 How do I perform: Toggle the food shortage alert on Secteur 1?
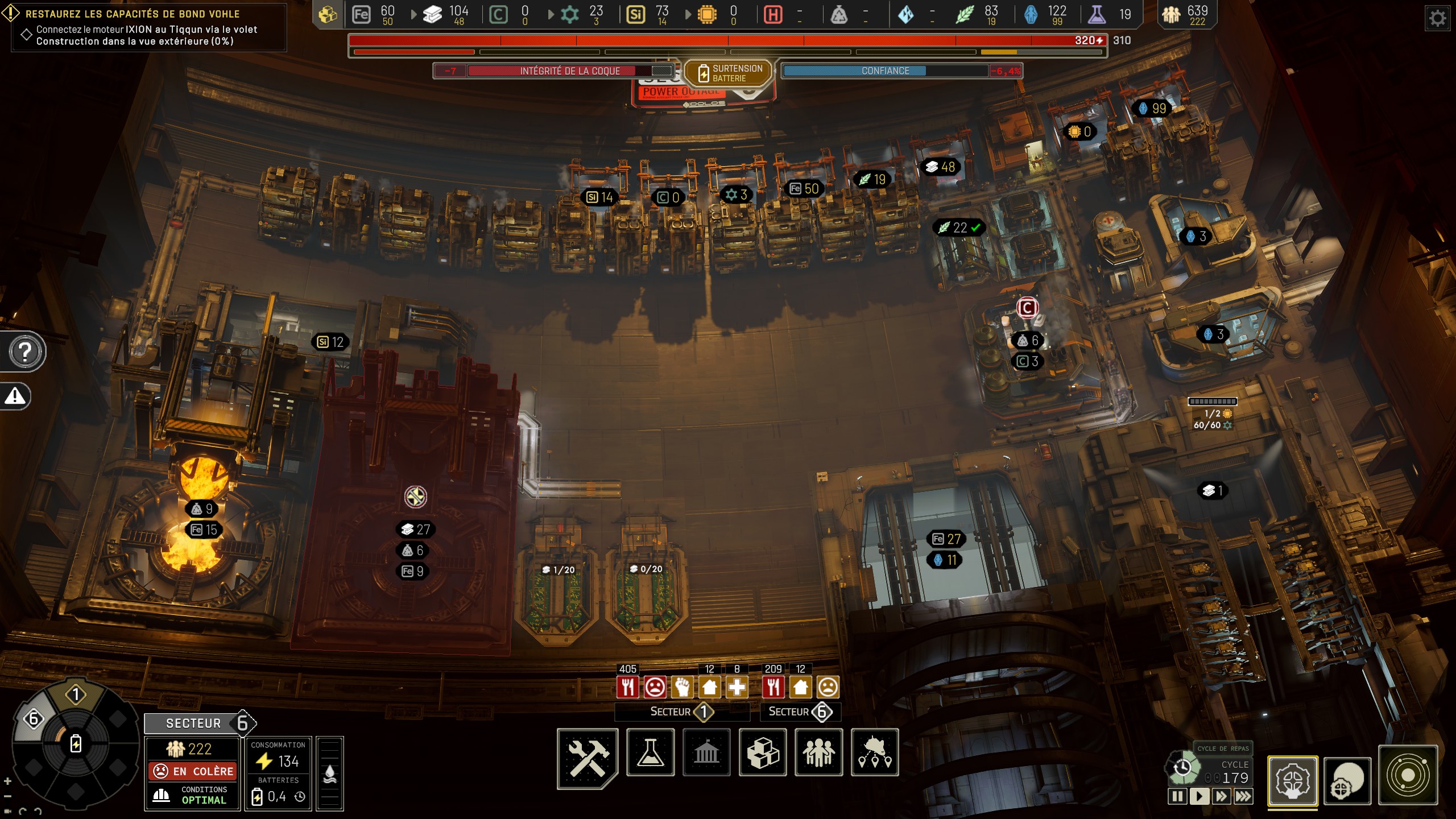pyautogui.click(x=628, y=687)
